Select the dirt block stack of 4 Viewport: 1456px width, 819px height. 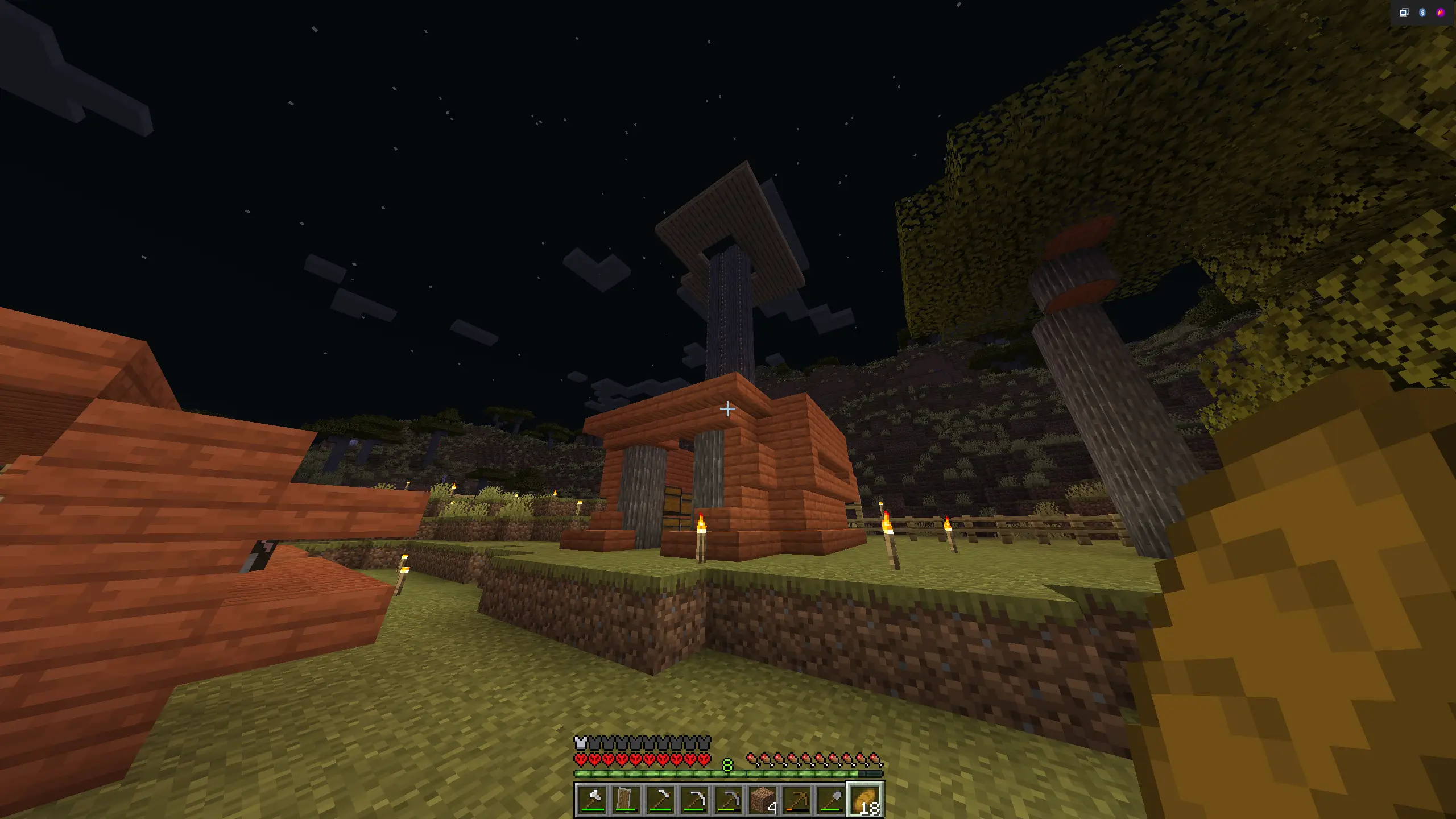[763, 800]
